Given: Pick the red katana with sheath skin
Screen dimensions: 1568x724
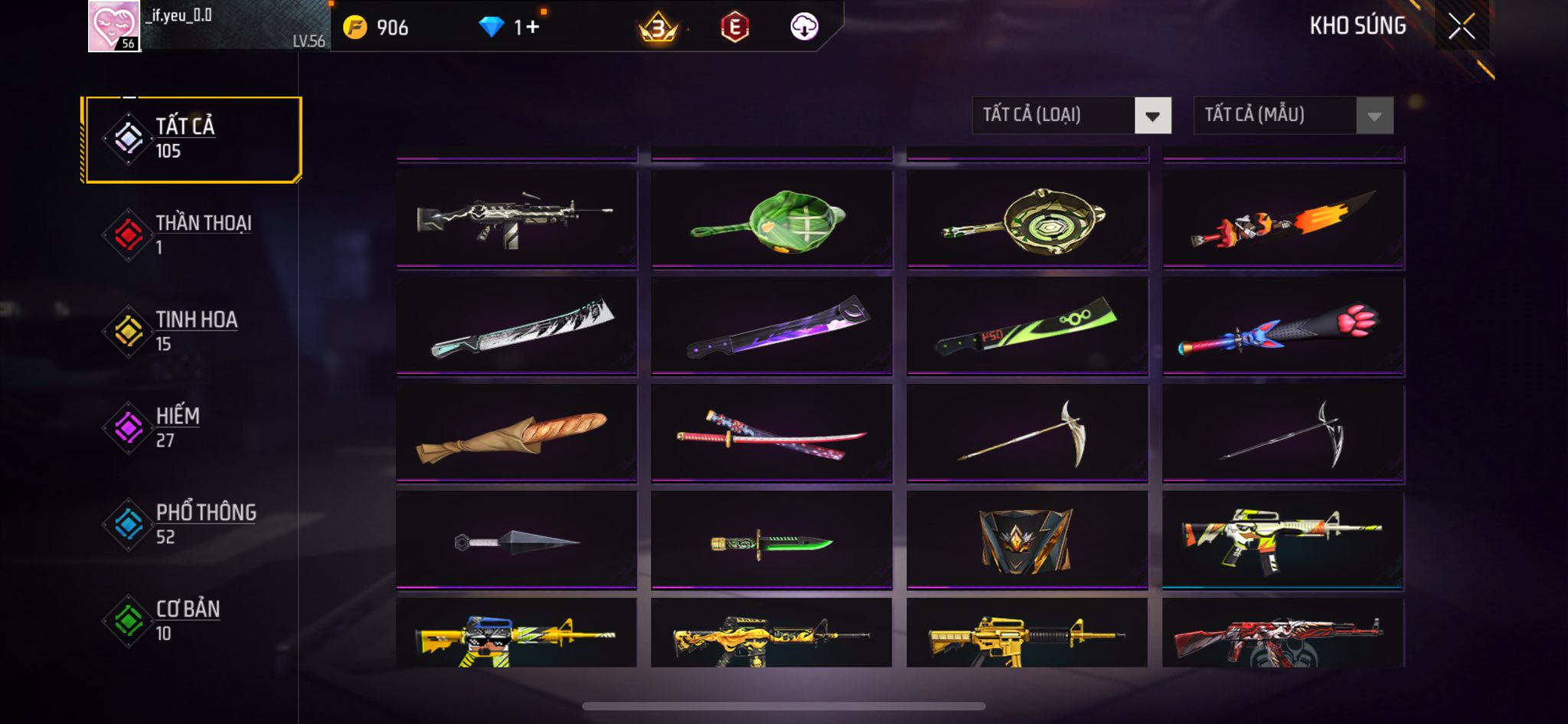Looking at the screenshot, I should pos(772,434).
